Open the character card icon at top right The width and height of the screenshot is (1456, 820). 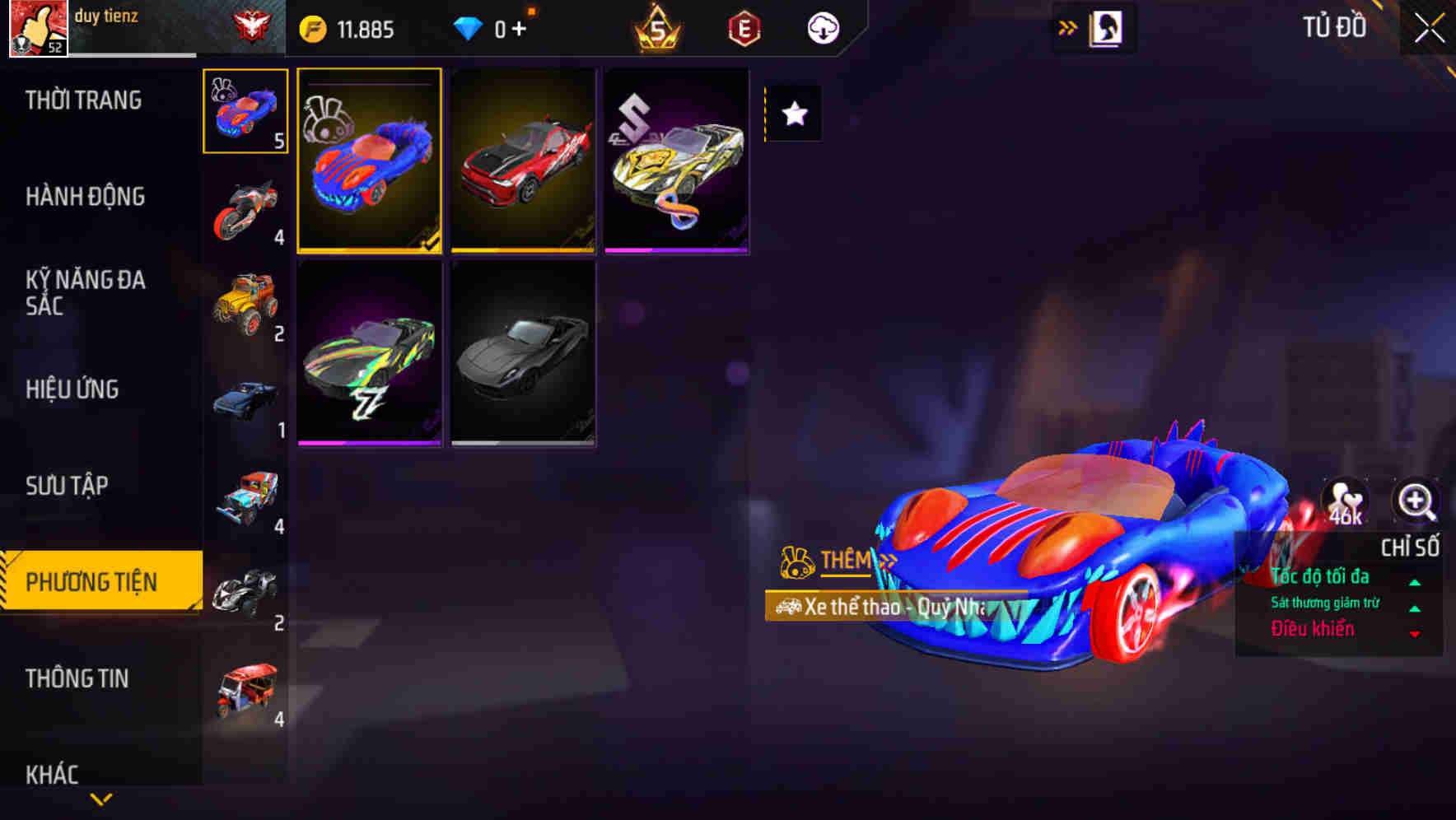point(1104,27)
